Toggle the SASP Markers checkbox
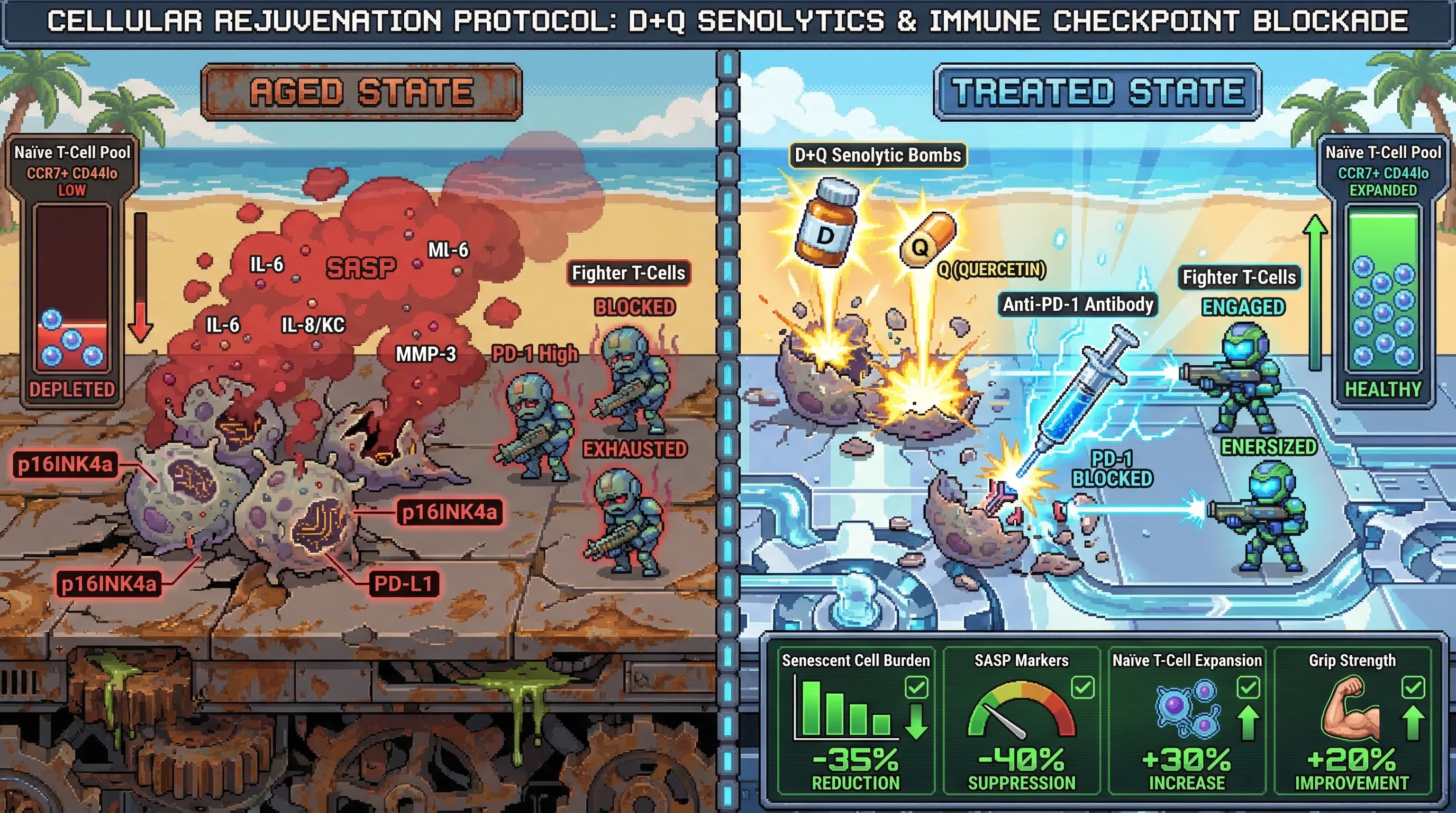Screen dimensions: 1456x813 point(1082,688)
